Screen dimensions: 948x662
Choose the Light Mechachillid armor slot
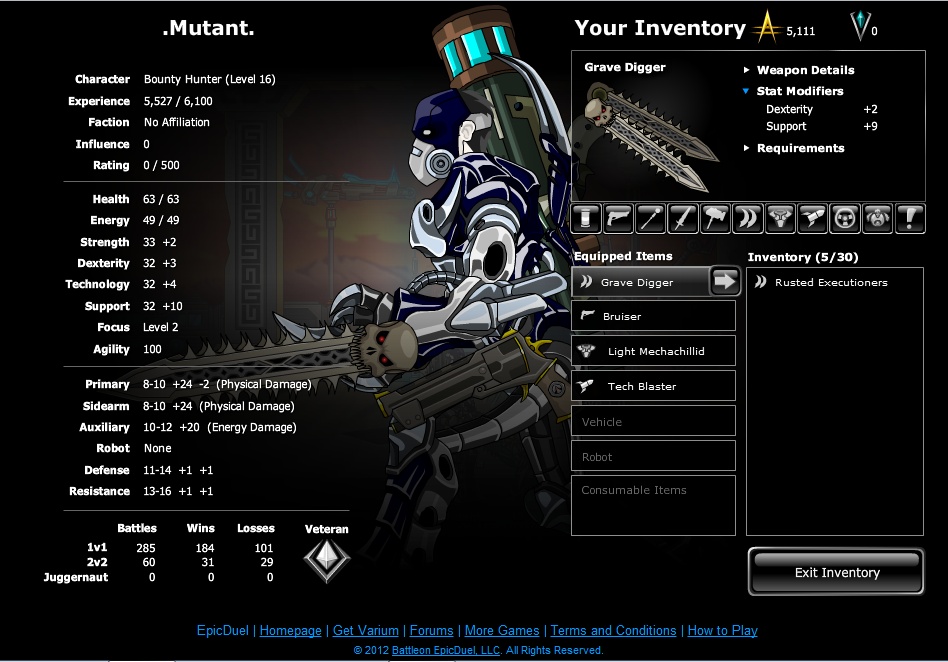[x=654, y=351]
